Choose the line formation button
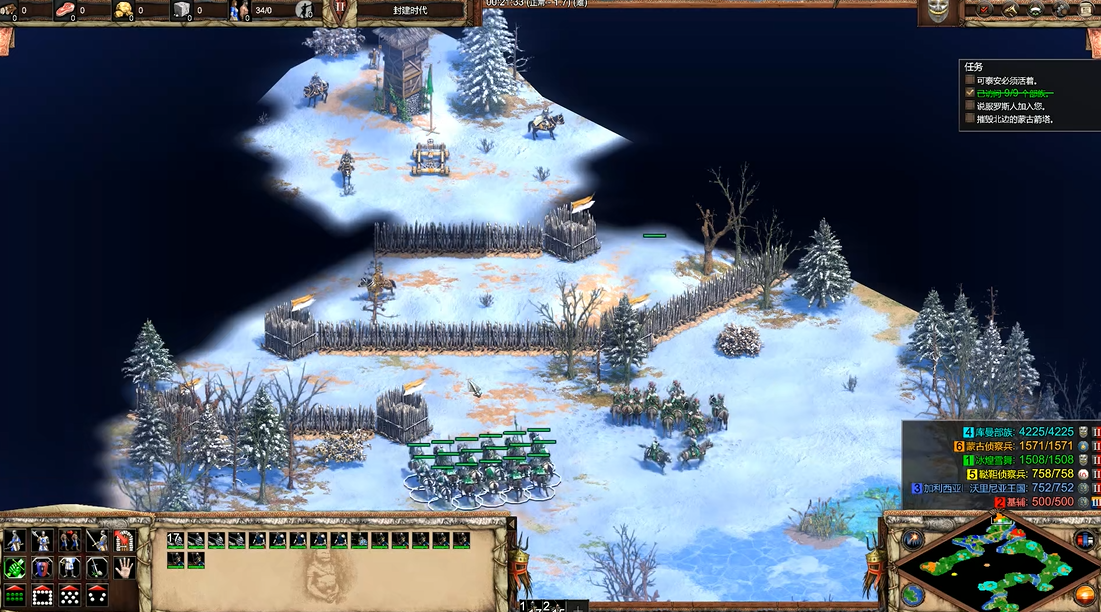Image resolution: width=1101 pixels, height=612 pixels. coord(15,595)
